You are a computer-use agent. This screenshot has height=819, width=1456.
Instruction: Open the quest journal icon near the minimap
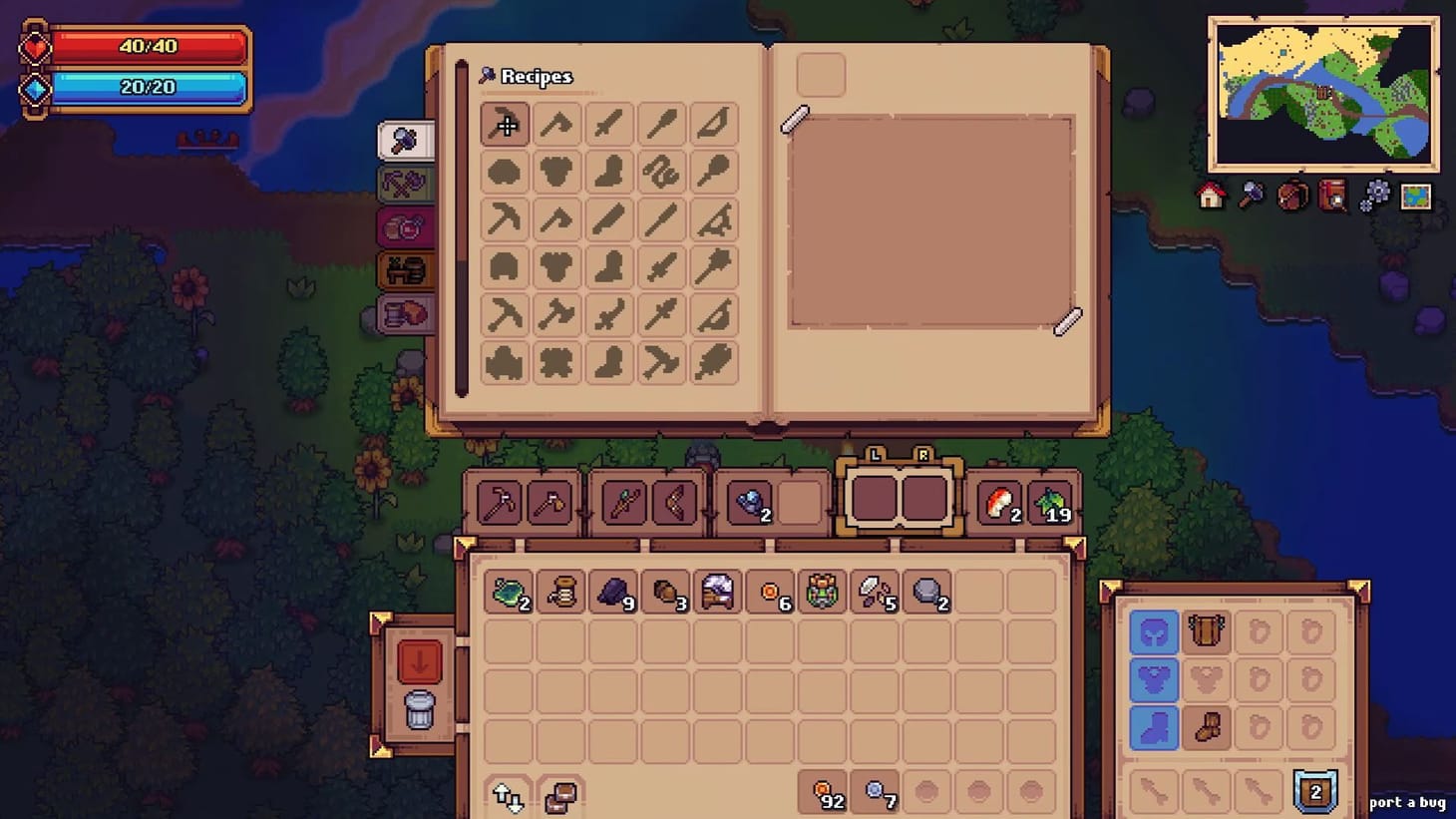pos(1333,198)
